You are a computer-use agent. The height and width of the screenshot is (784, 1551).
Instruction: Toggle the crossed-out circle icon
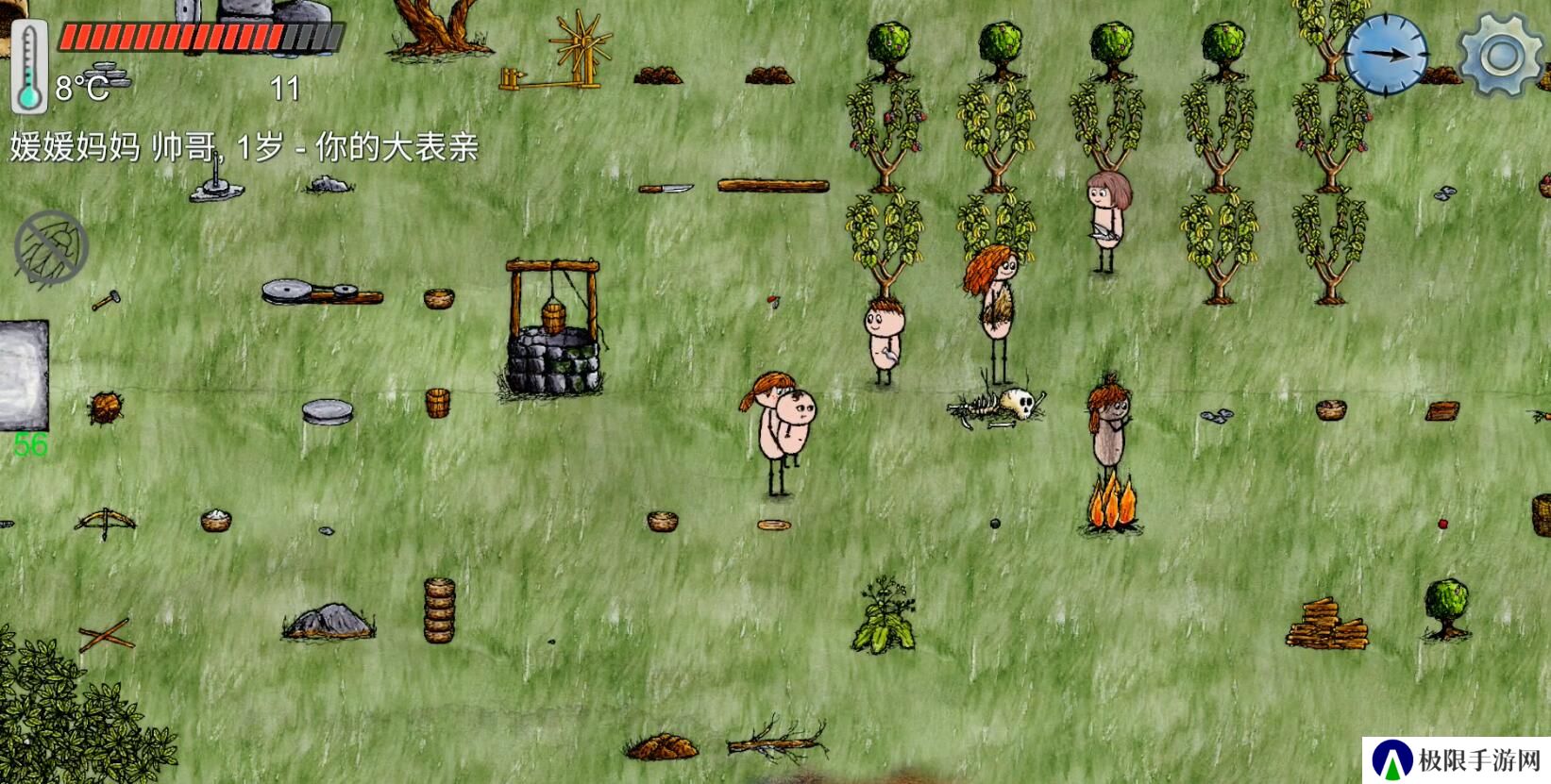click(x=51, y=248)
